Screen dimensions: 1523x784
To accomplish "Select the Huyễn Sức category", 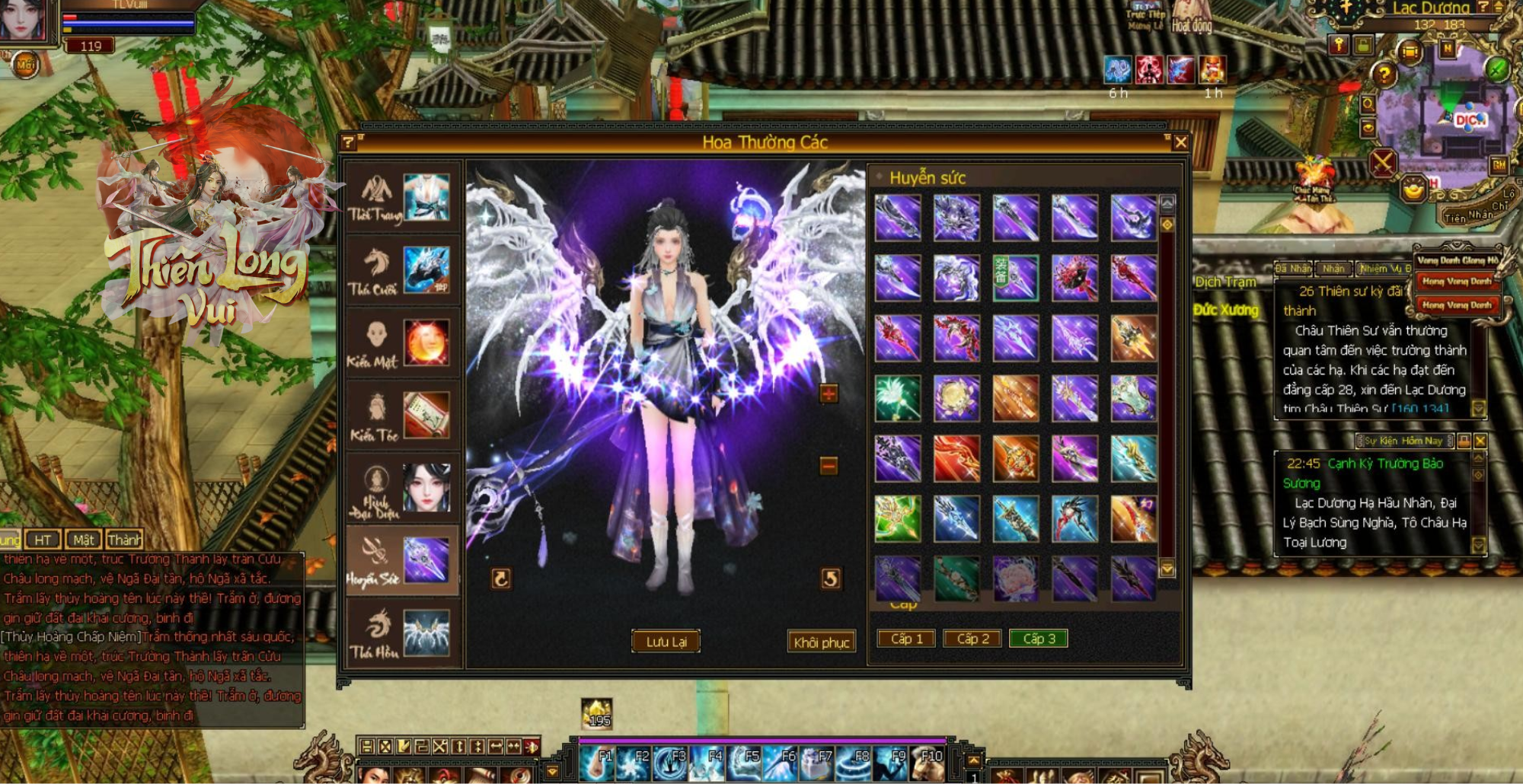I will tap(401, 561).
